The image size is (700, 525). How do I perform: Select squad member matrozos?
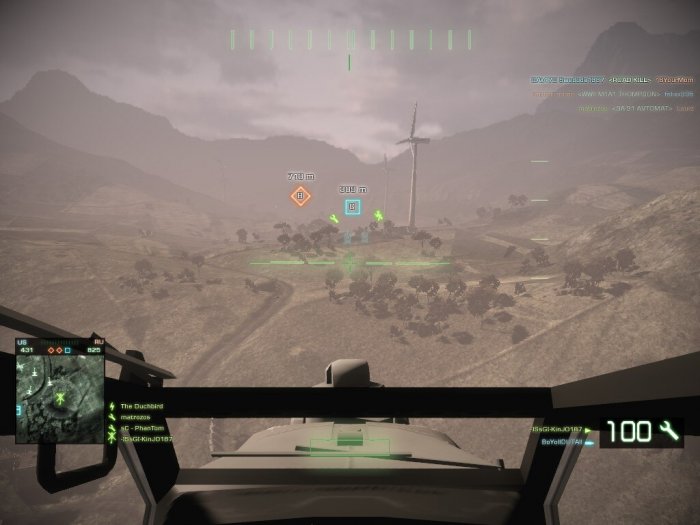click(136, 417)
